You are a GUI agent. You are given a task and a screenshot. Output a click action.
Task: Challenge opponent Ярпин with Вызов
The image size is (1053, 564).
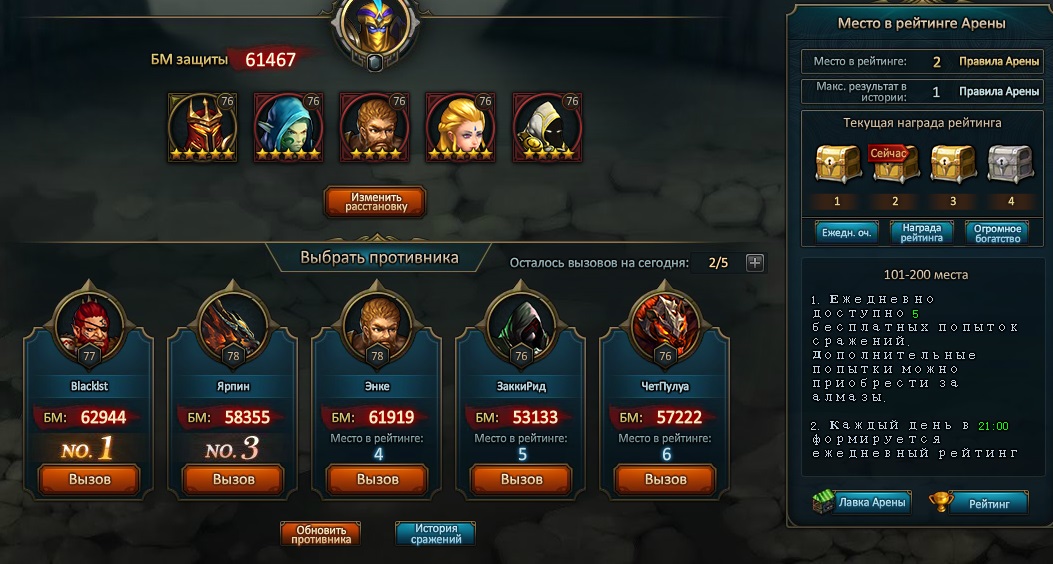click(234, 479)
